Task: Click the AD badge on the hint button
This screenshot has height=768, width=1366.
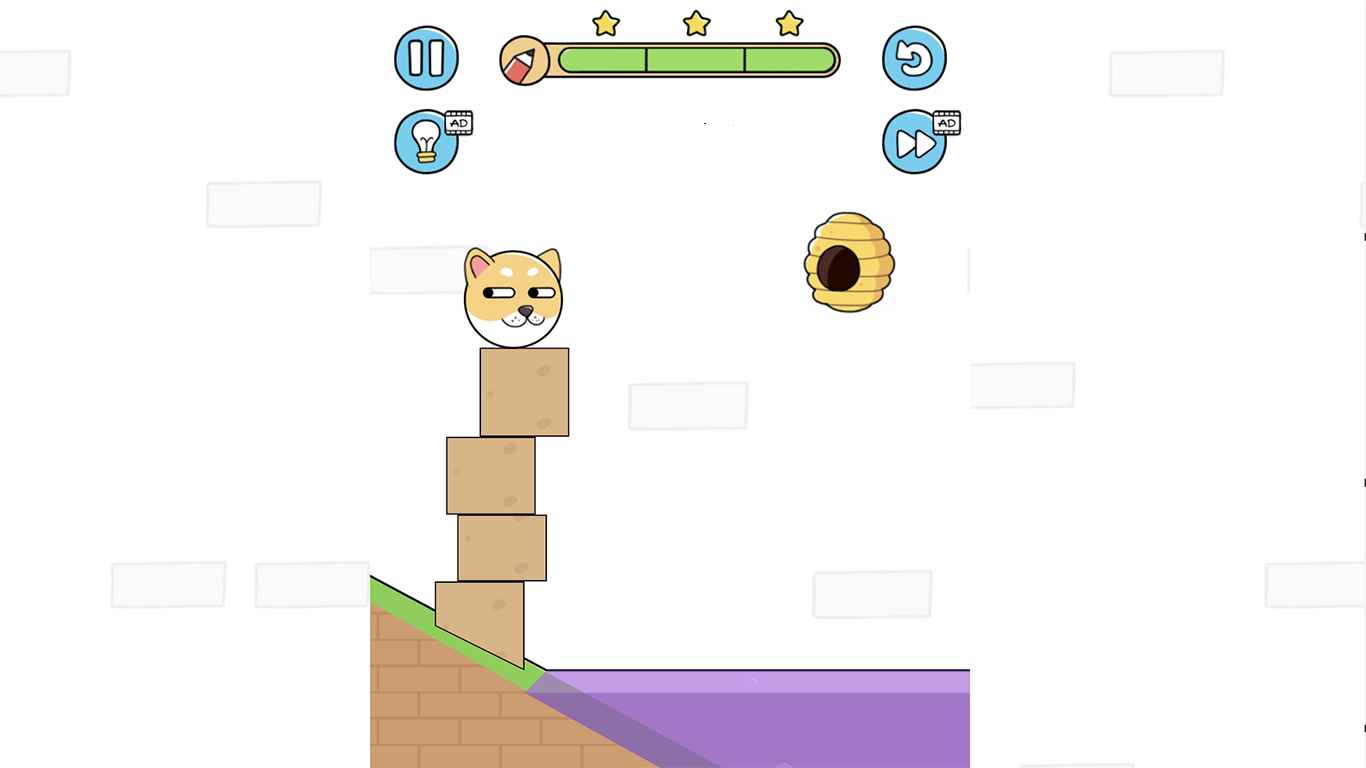Action: pos(460,122)
